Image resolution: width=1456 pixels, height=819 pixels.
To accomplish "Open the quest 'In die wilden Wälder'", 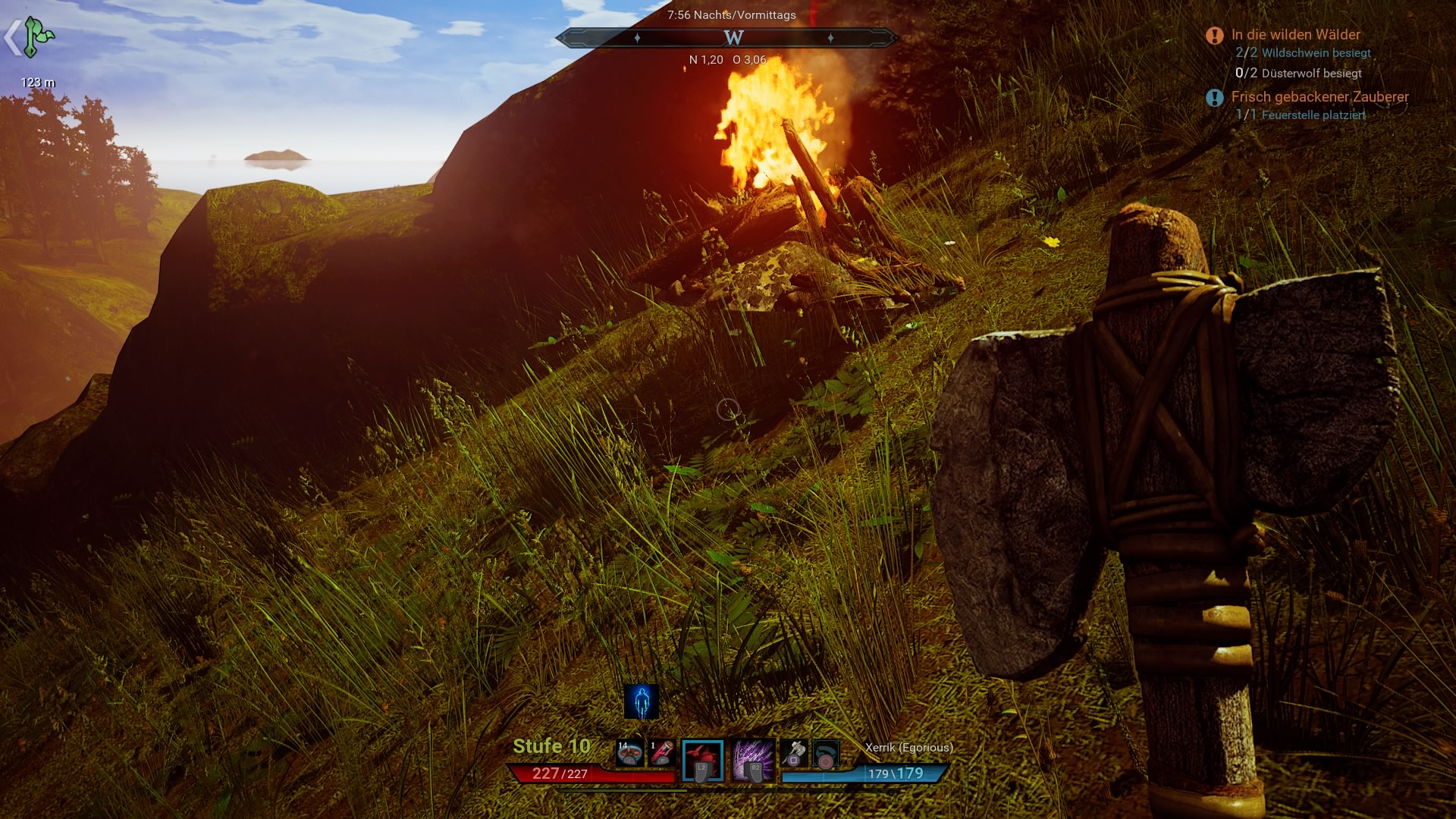I will (x=1295, y=35).
